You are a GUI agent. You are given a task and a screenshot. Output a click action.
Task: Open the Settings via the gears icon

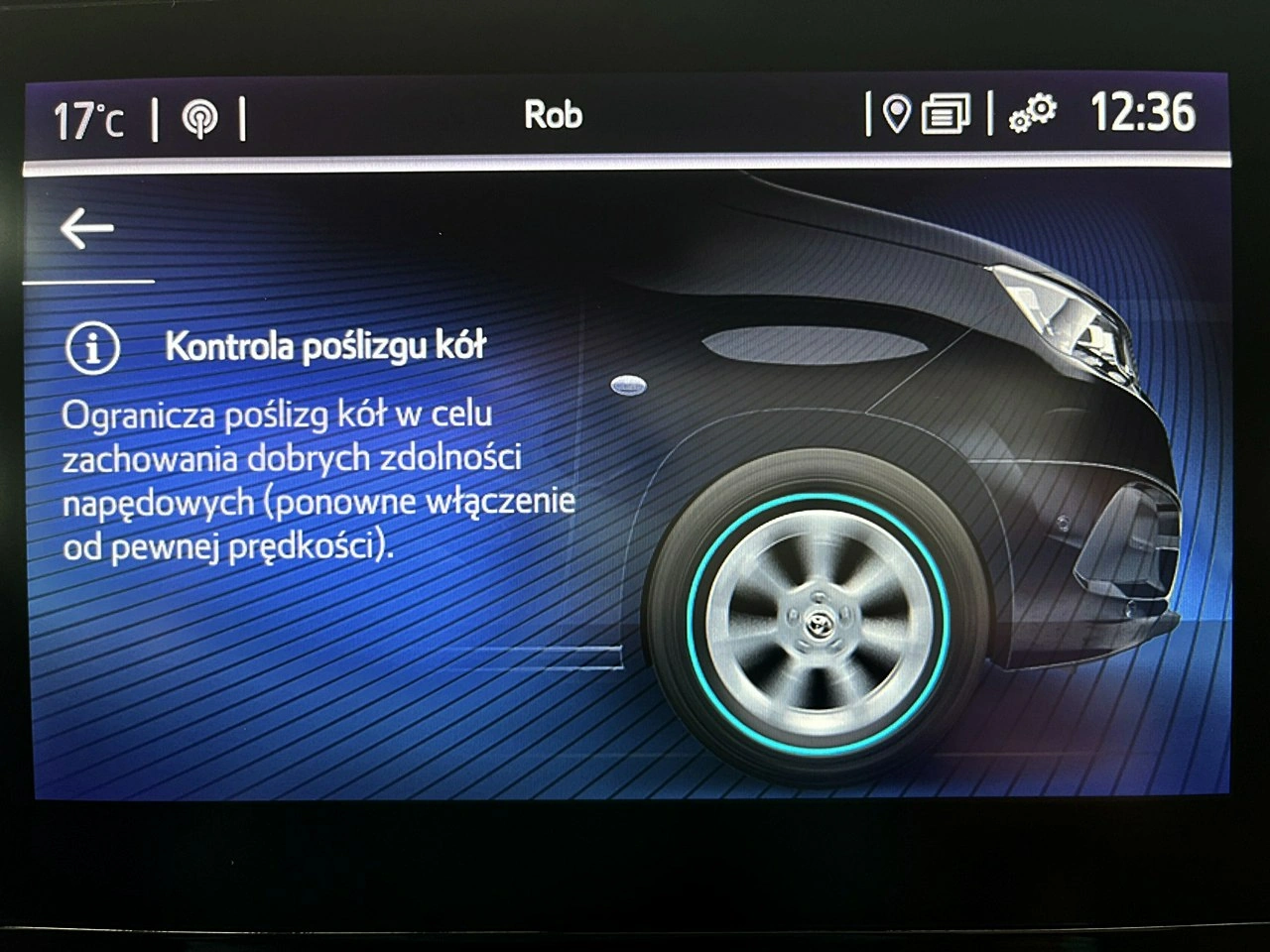click(x=1032, y=115)
